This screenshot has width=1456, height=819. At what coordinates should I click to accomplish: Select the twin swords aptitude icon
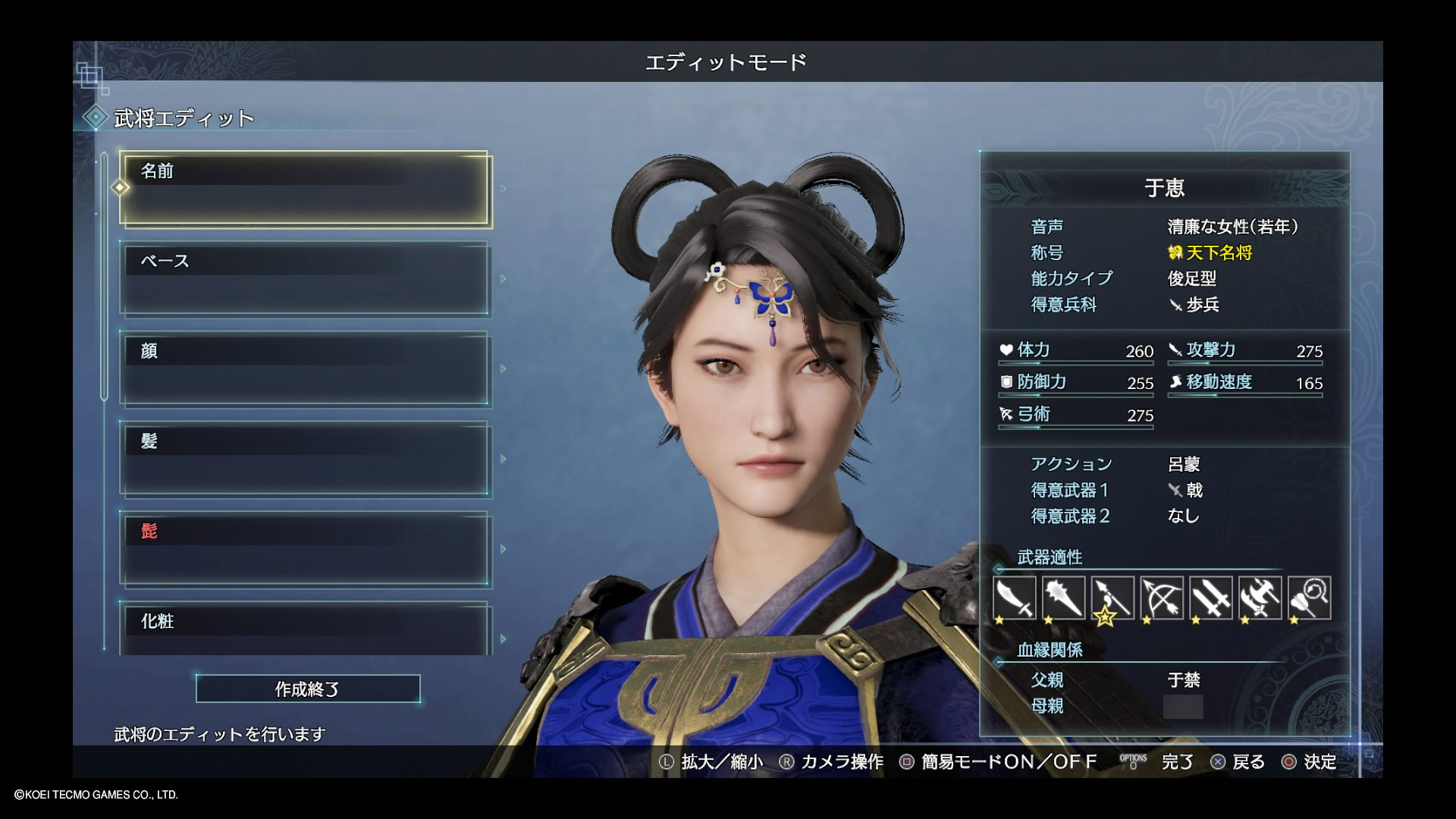1211,598
